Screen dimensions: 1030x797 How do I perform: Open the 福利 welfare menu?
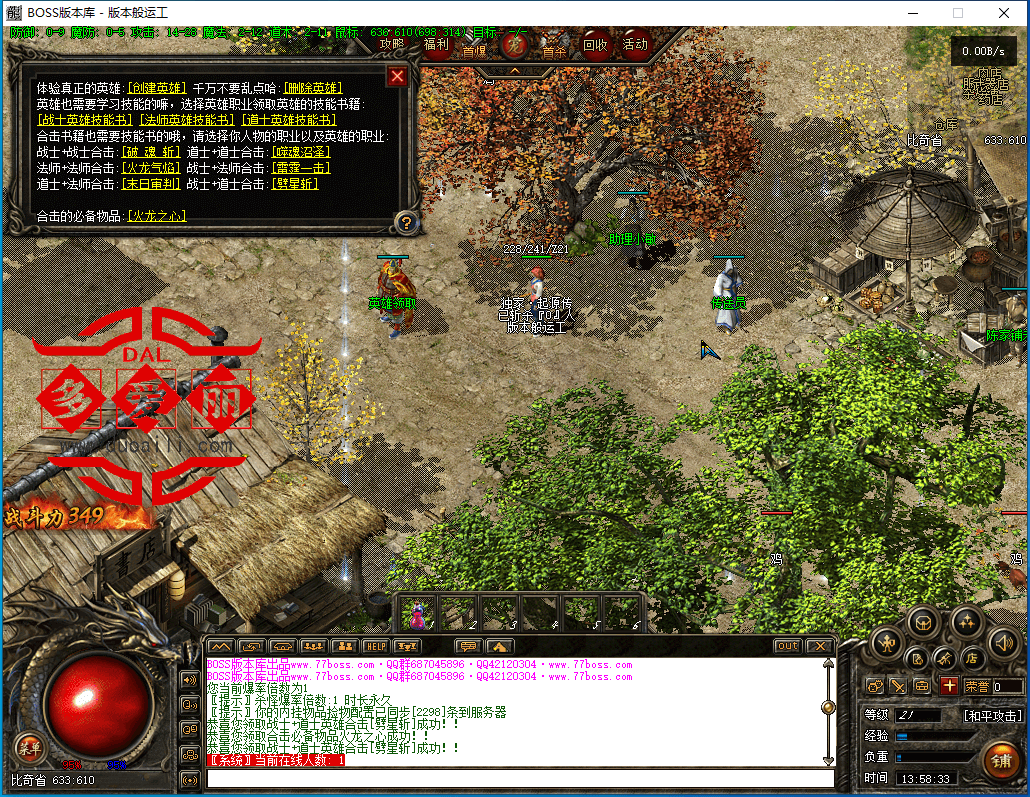[x=437, y=44]
